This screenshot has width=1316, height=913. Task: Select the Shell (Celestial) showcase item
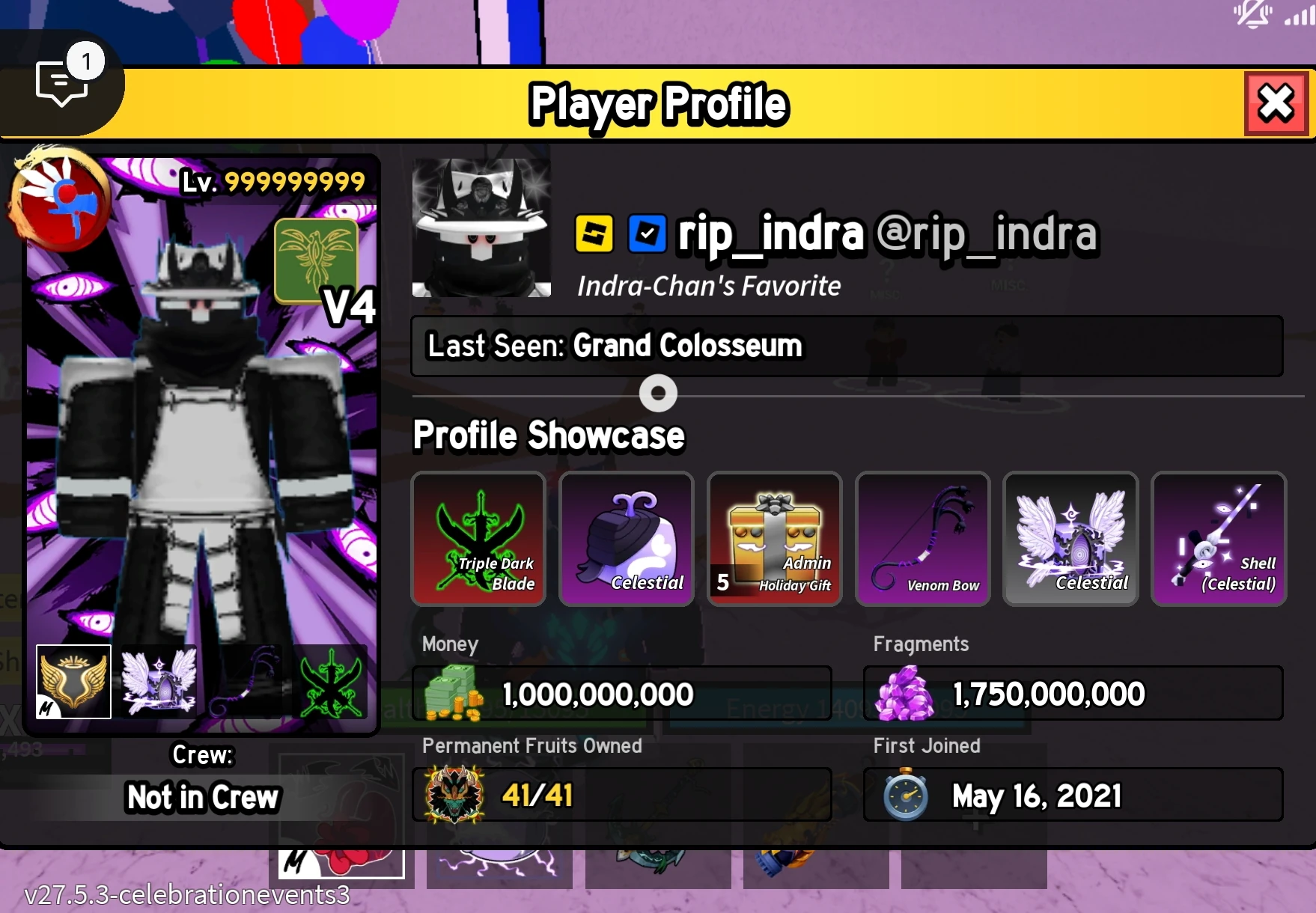pyautogui.click(x=1219, y=539)
